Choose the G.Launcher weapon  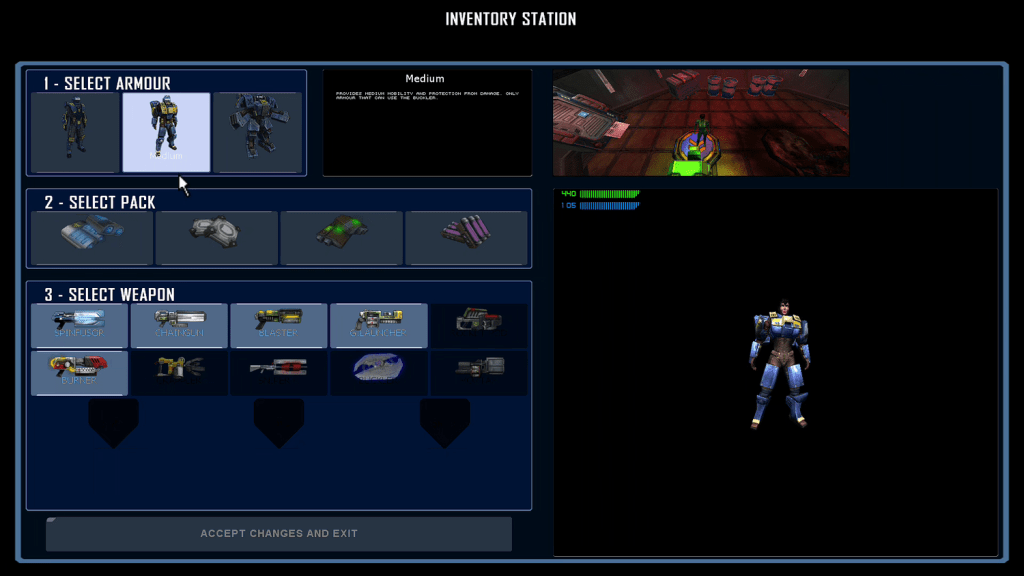coord(379,325)
